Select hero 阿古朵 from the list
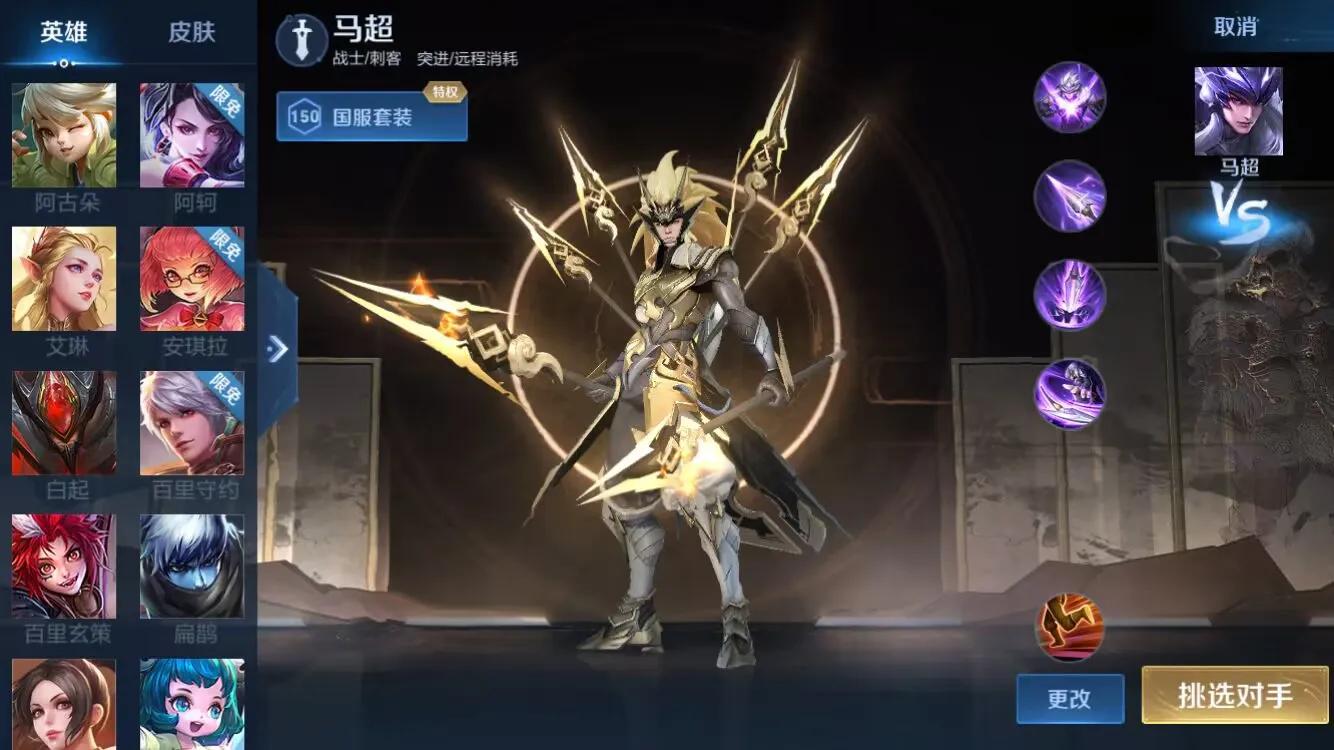 [64, 136]
